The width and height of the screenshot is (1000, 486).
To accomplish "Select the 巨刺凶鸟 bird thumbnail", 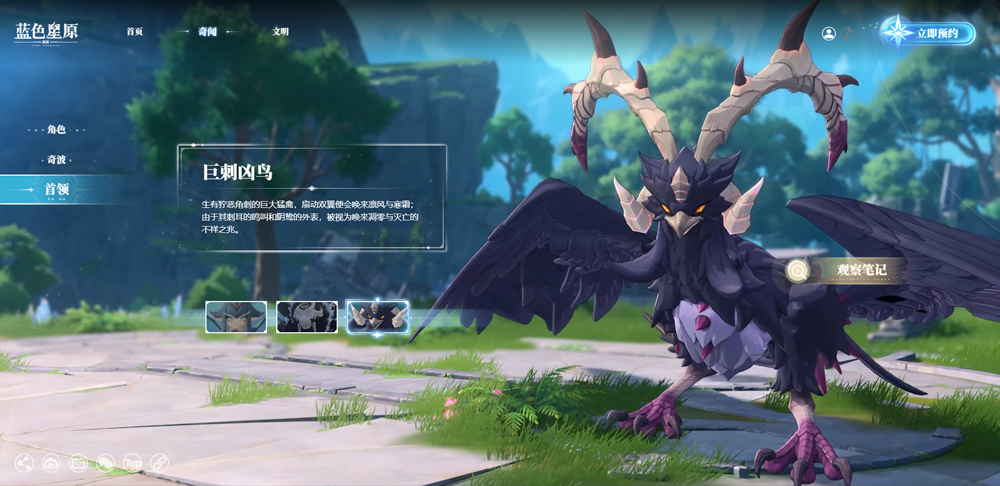I will point(377,317).
